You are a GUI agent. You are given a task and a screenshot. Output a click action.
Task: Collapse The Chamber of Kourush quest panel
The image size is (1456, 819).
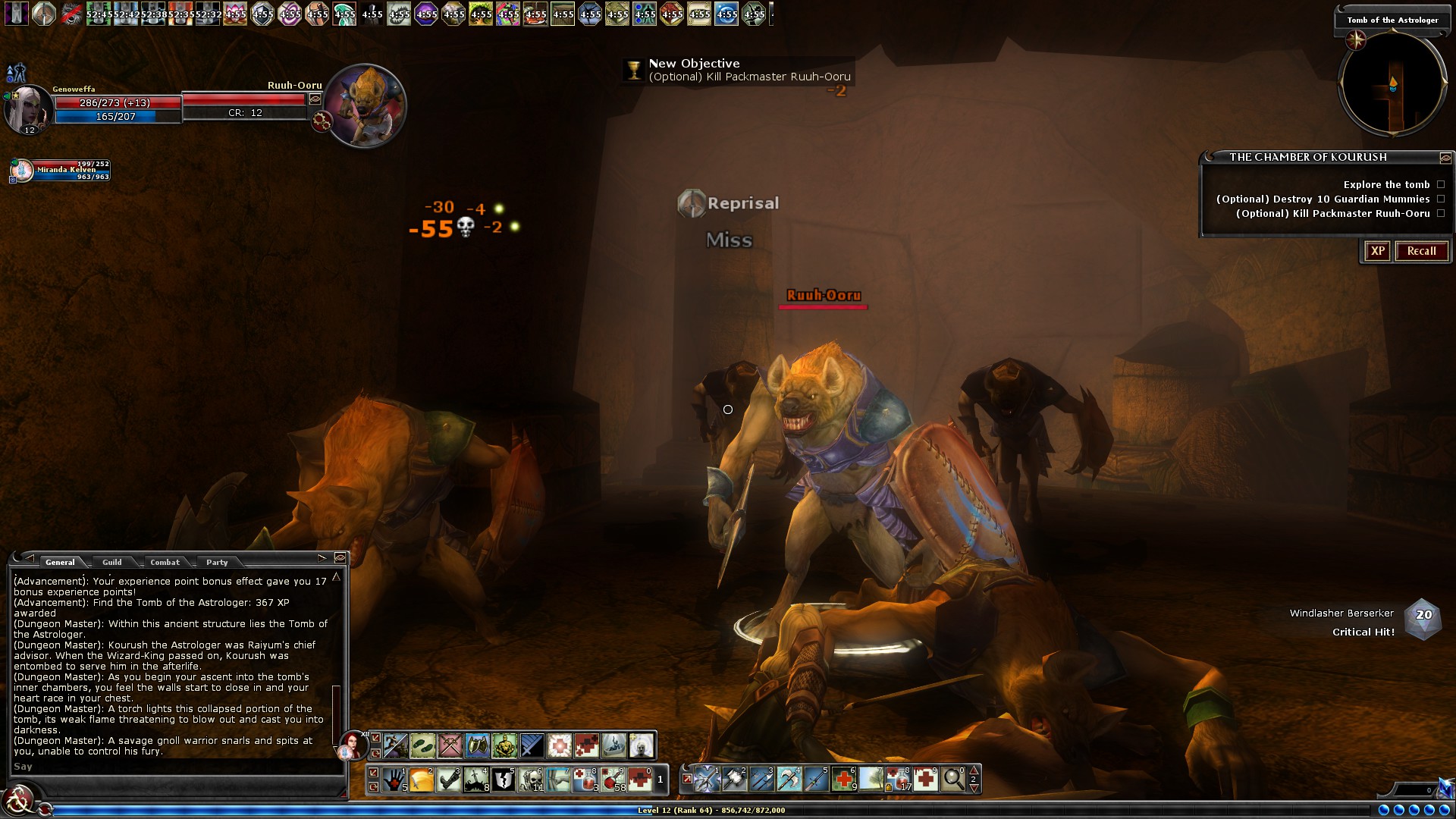(x=1447, y=157)
